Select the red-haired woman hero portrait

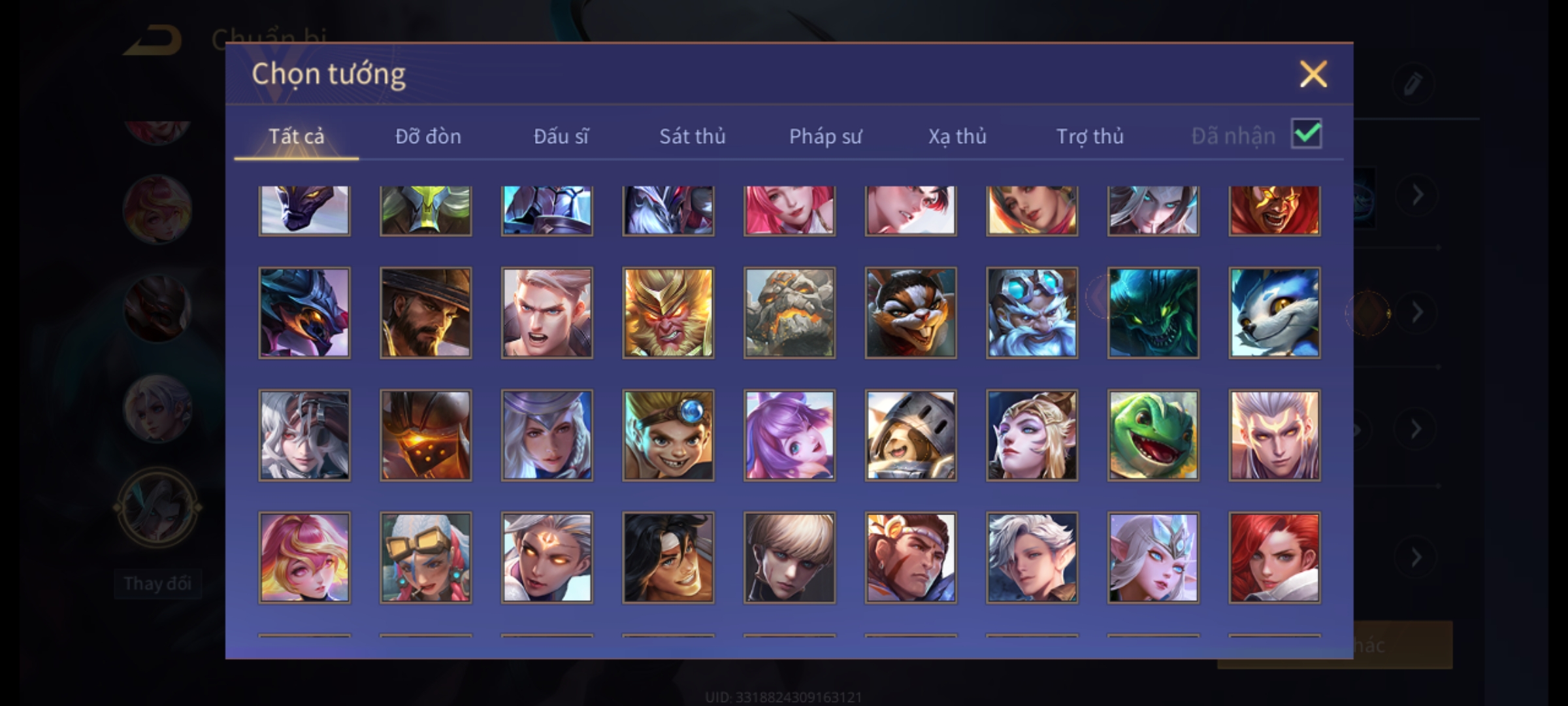[1274, 558]
